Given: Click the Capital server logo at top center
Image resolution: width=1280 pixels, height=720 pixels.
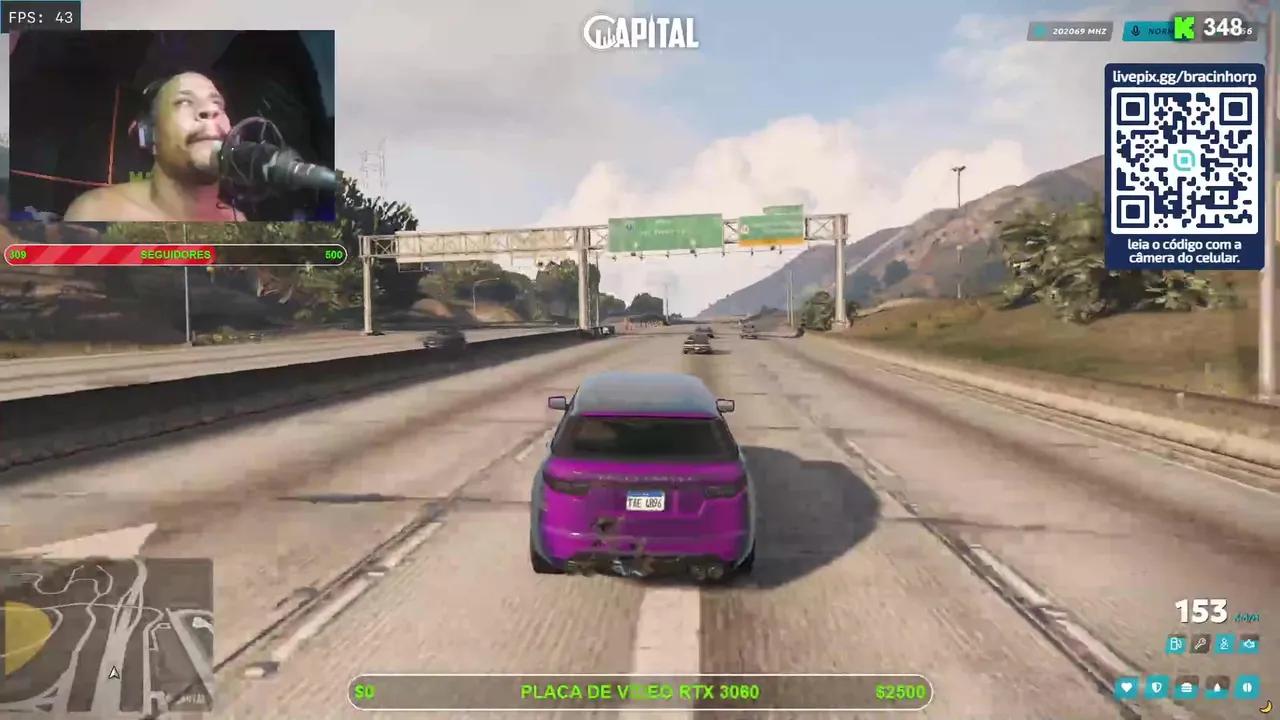Looking at the screenshot, I should [x=640, y=31].
